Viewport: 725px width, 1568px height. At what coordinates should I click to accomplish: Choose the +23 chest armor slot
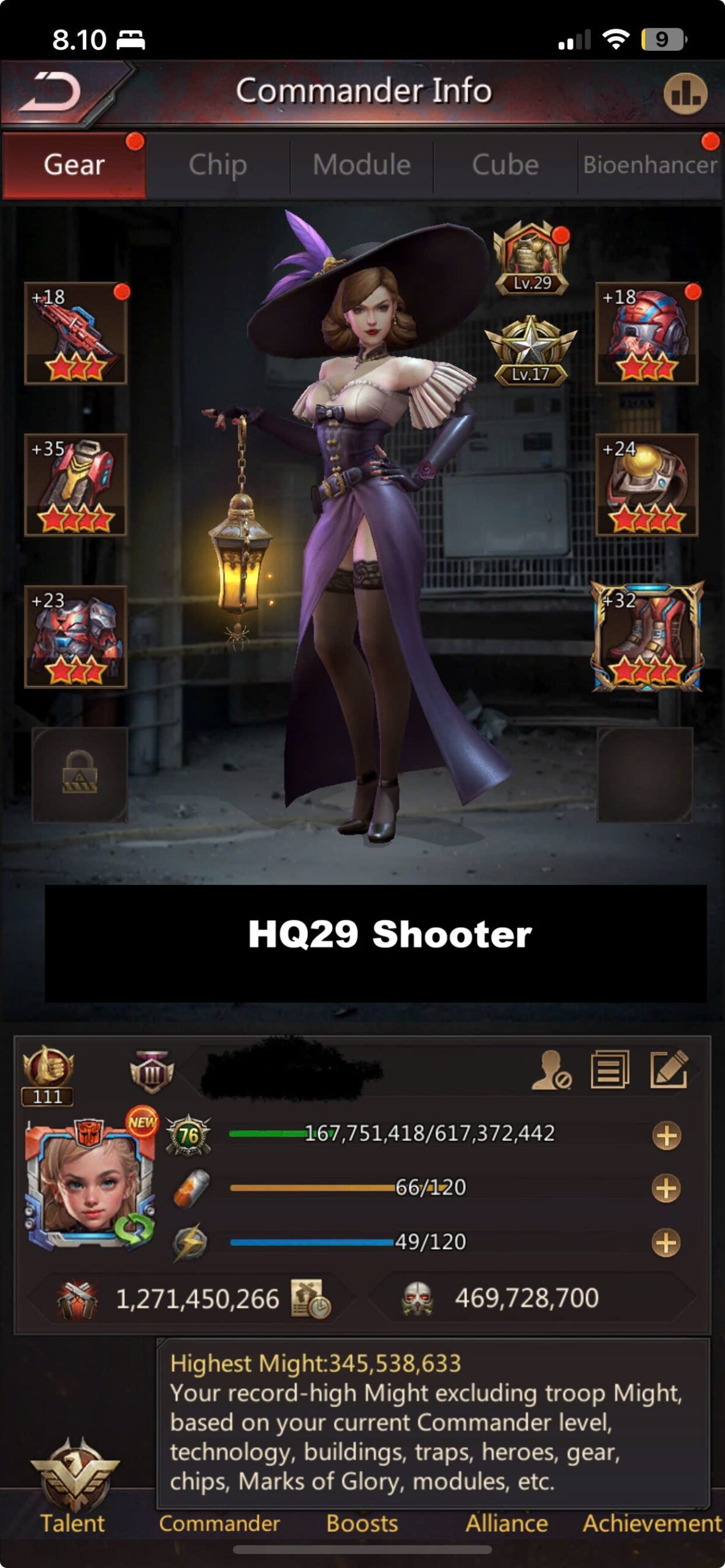point(75,637)
